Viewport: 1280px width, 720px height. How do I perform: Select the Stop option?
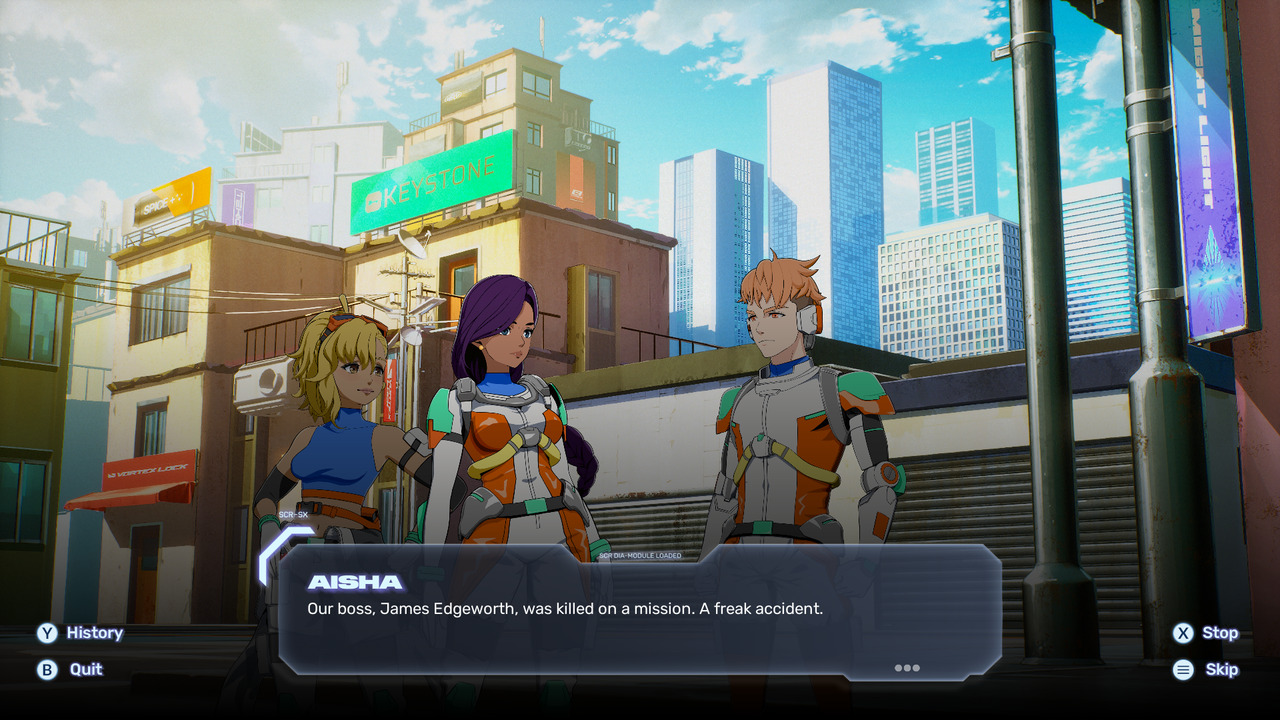1206,633
